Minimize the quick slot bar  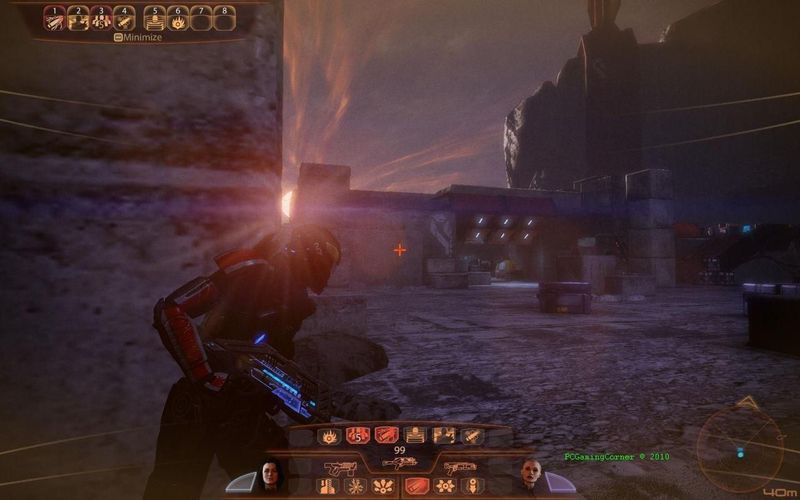pos(140,37)
